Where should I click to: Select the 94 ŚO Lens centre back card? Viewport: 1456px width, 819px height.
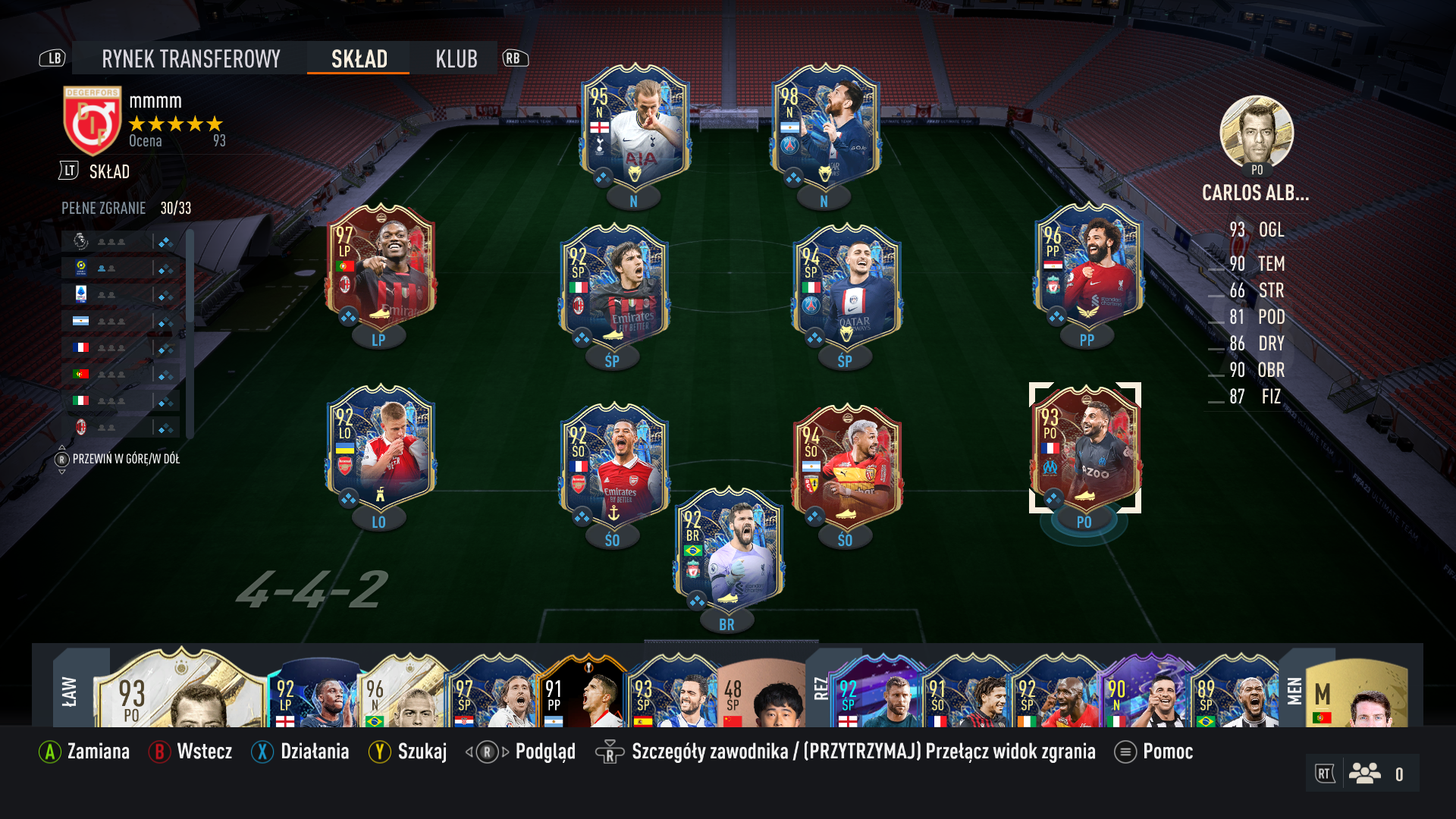pos(846,464)
